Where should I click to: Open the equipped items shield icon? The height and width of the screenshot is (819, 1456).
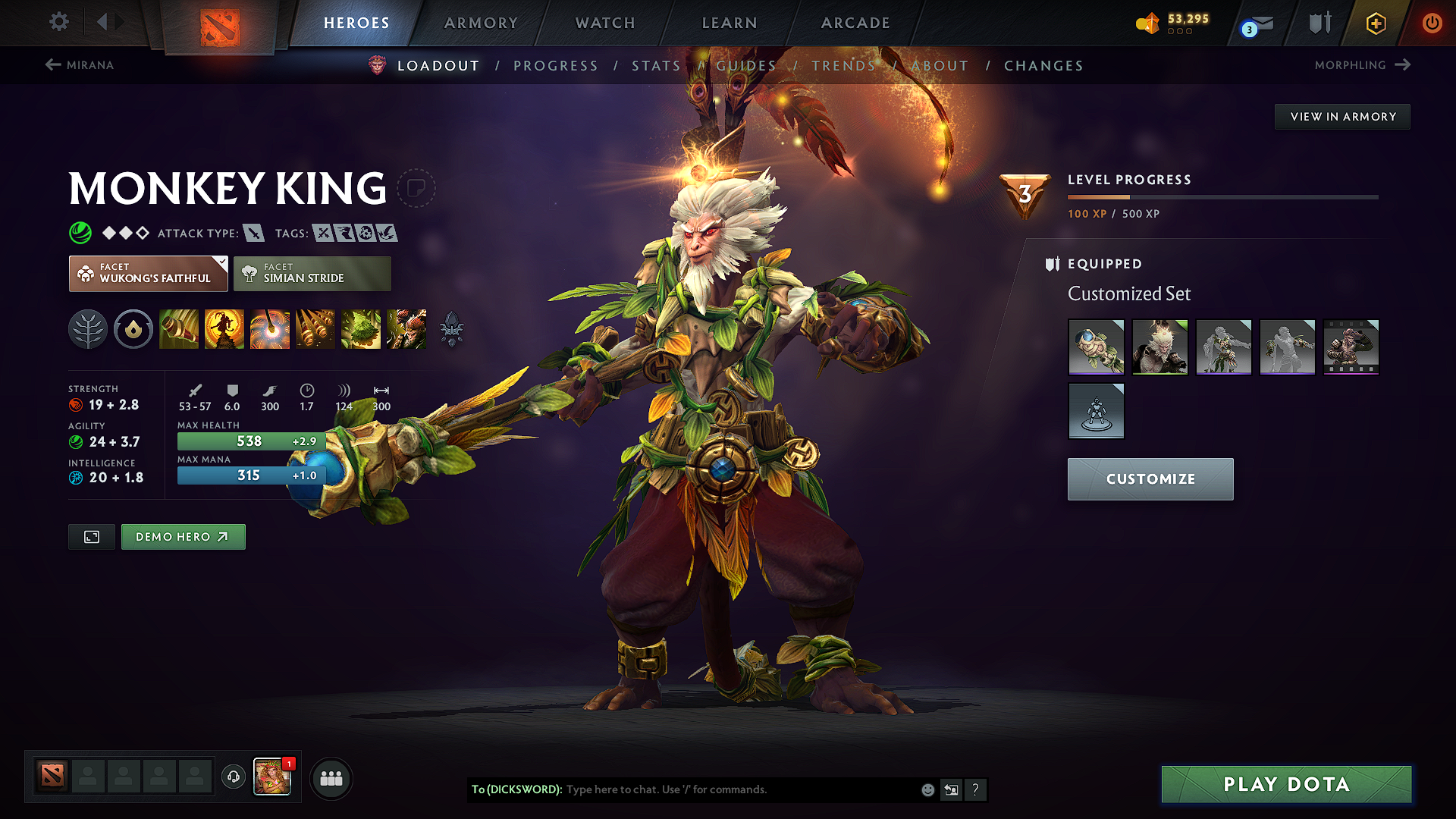[x=1051, y=264]
